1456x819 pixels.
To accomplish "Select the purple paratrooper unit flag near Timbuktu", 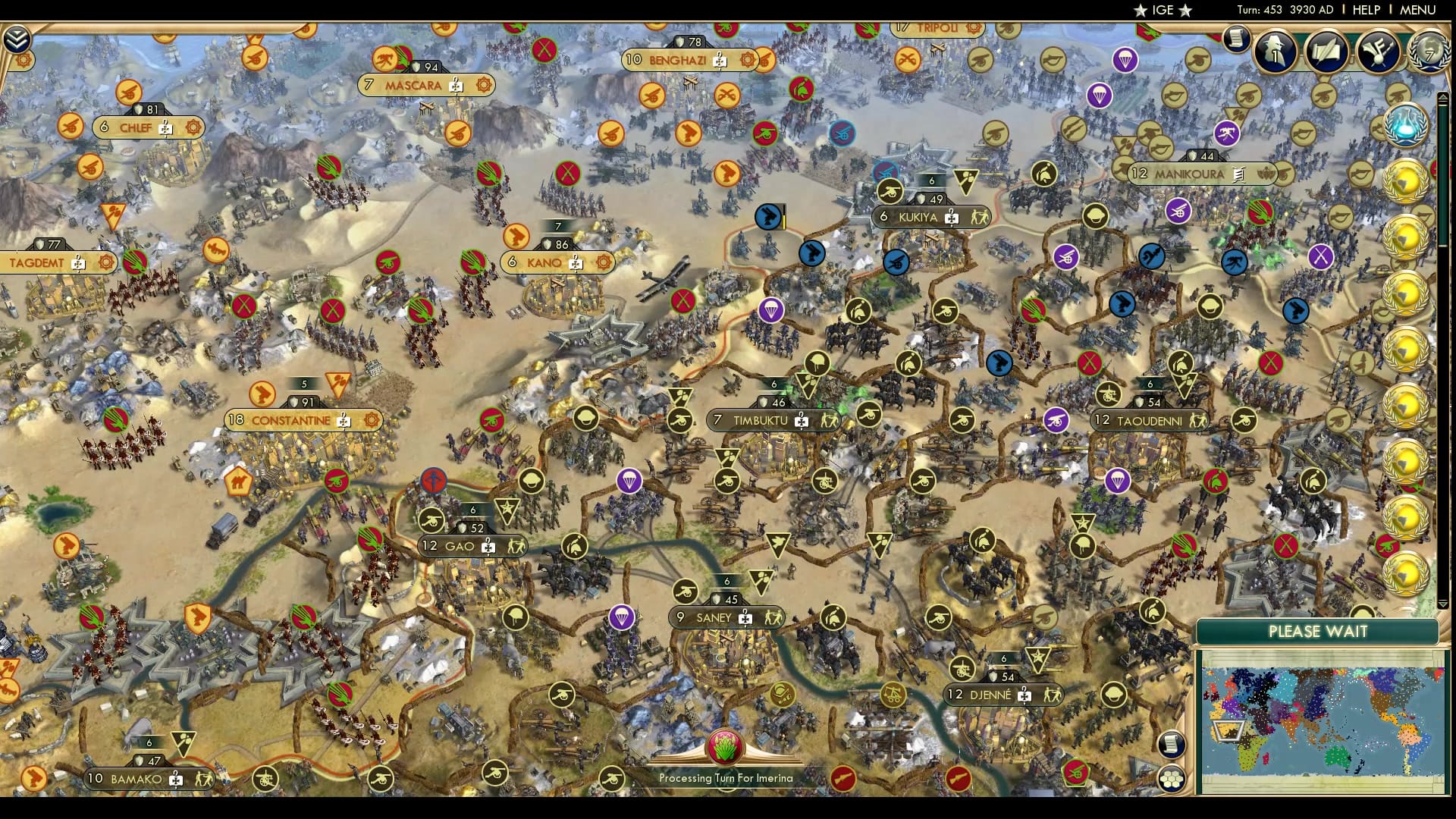I will (629, 480).
